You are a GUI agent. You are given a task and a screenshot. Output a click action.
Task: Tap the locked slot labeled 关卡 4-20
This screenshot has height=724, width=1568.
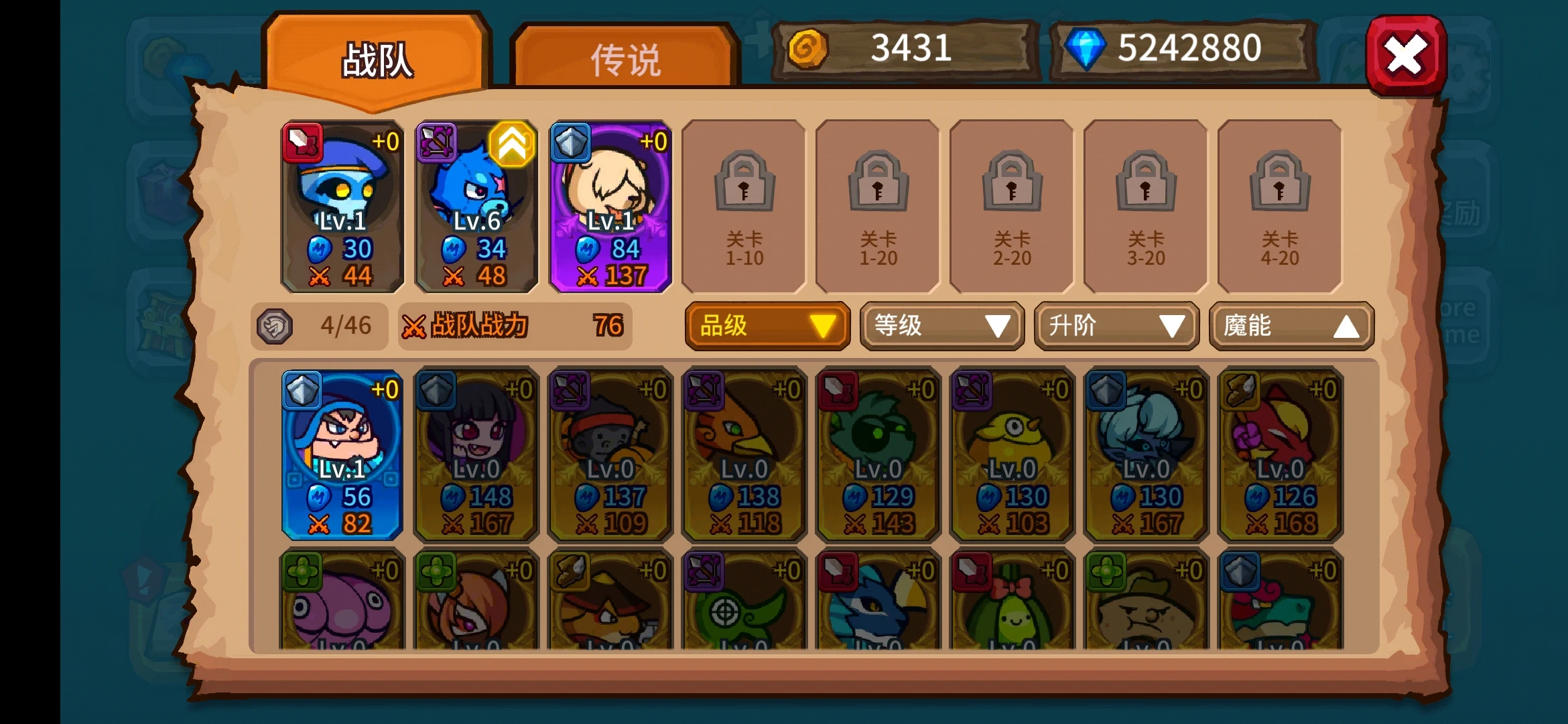coord(1280,206)
